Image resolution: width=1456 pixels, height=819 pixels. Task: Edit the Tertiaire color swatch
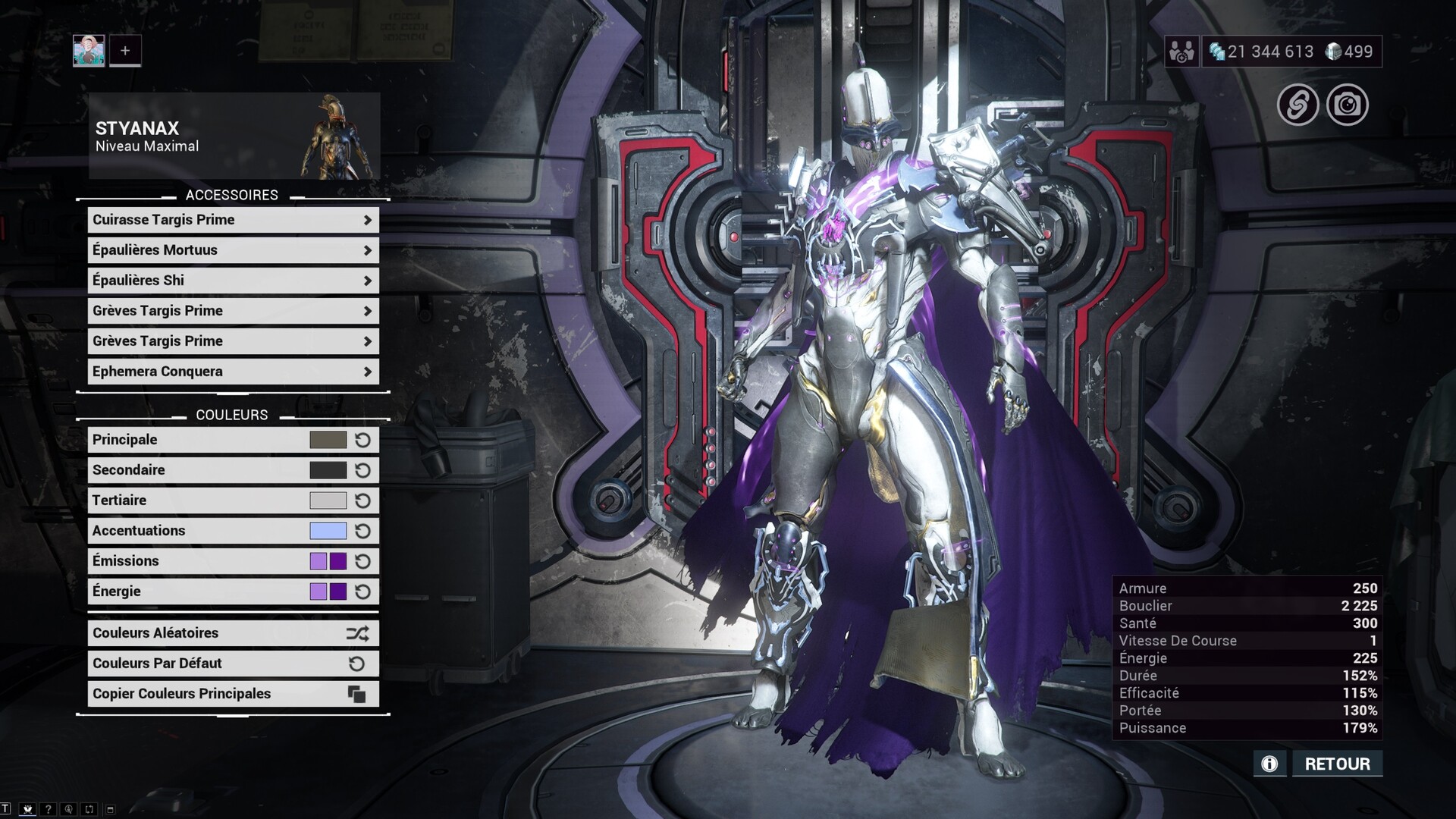(328, 500)
